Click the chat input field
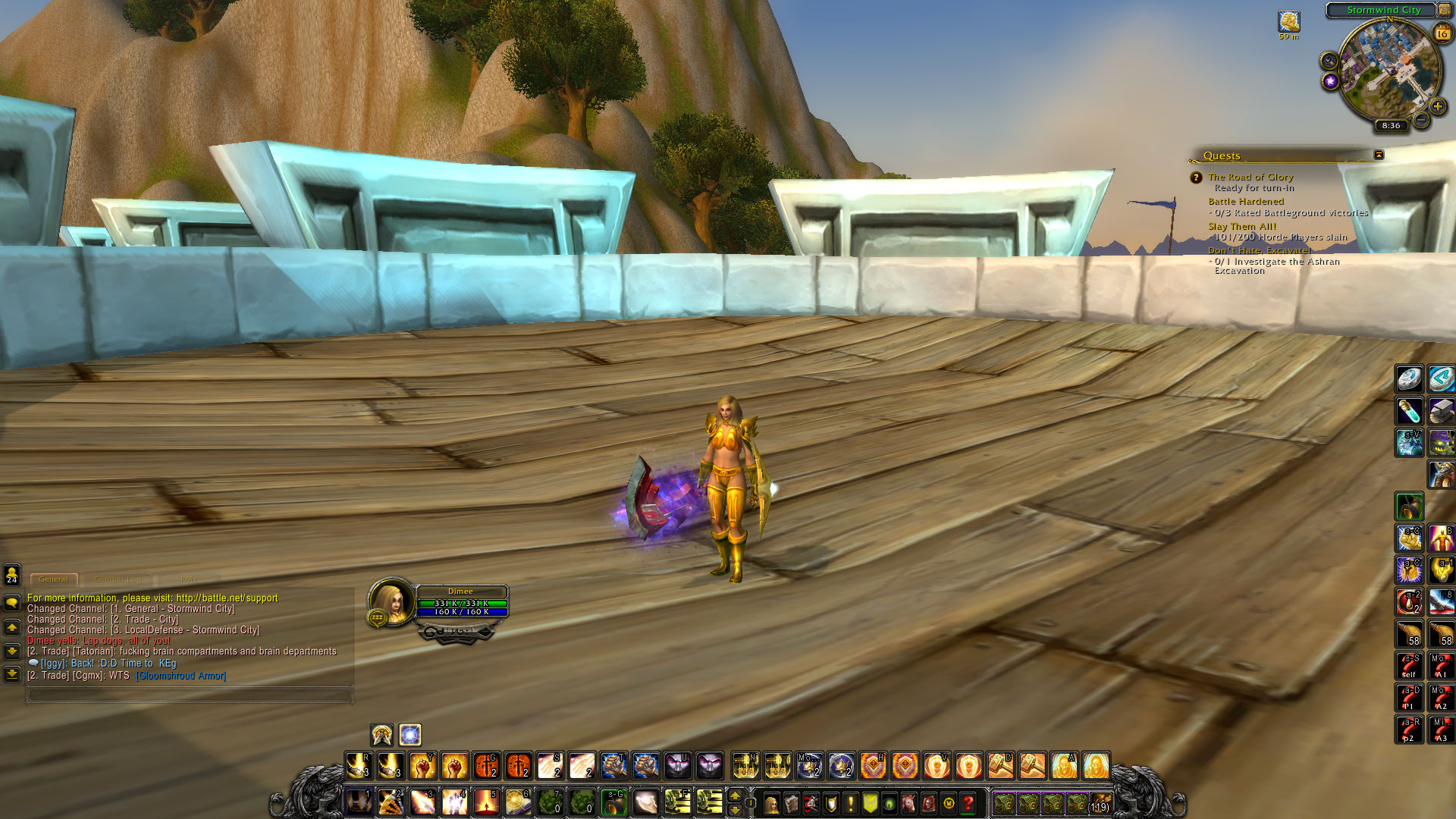The image size is (1456, 819). (190, 694)
